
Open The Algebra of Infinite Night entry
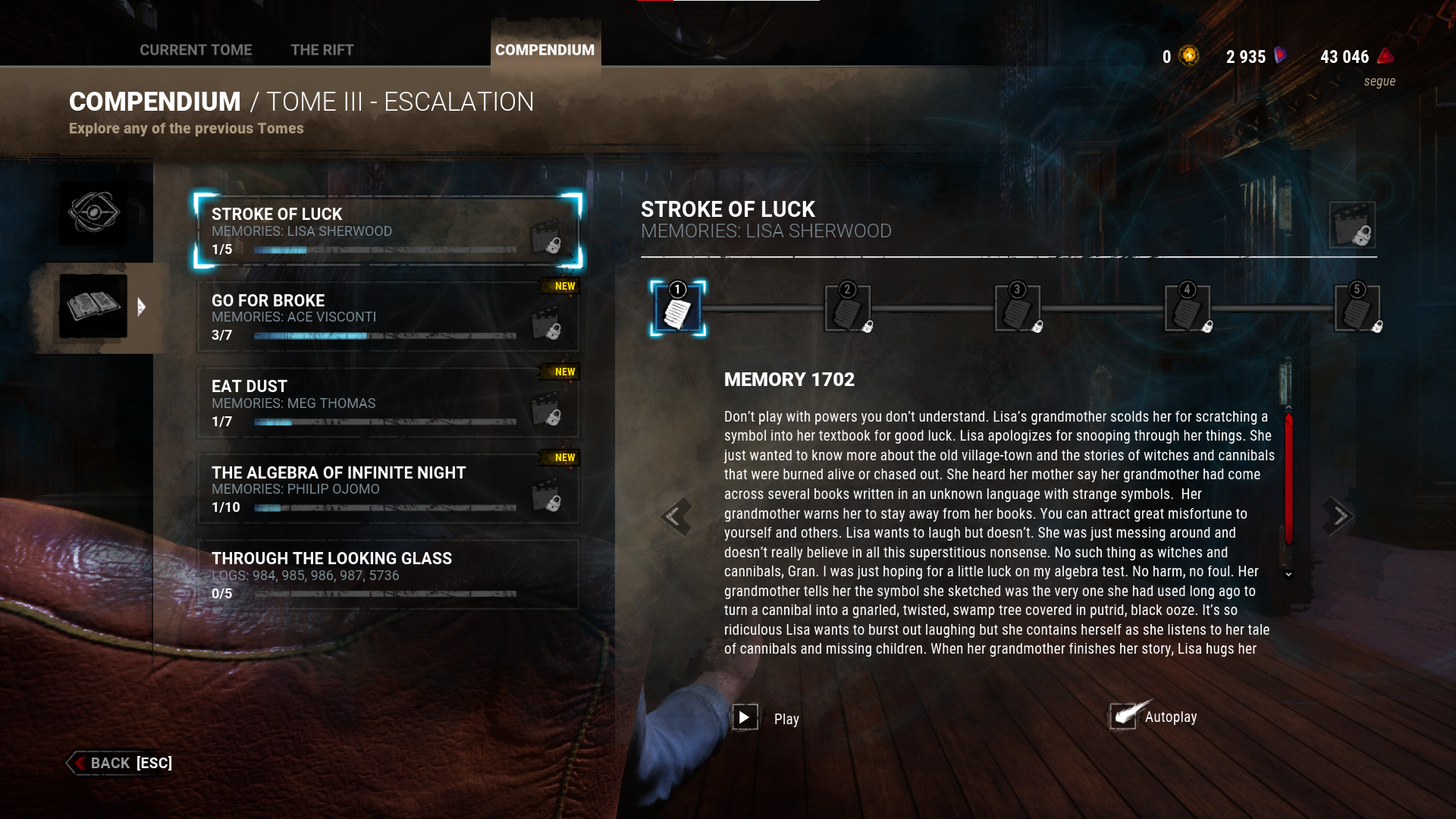click(388, 489)
